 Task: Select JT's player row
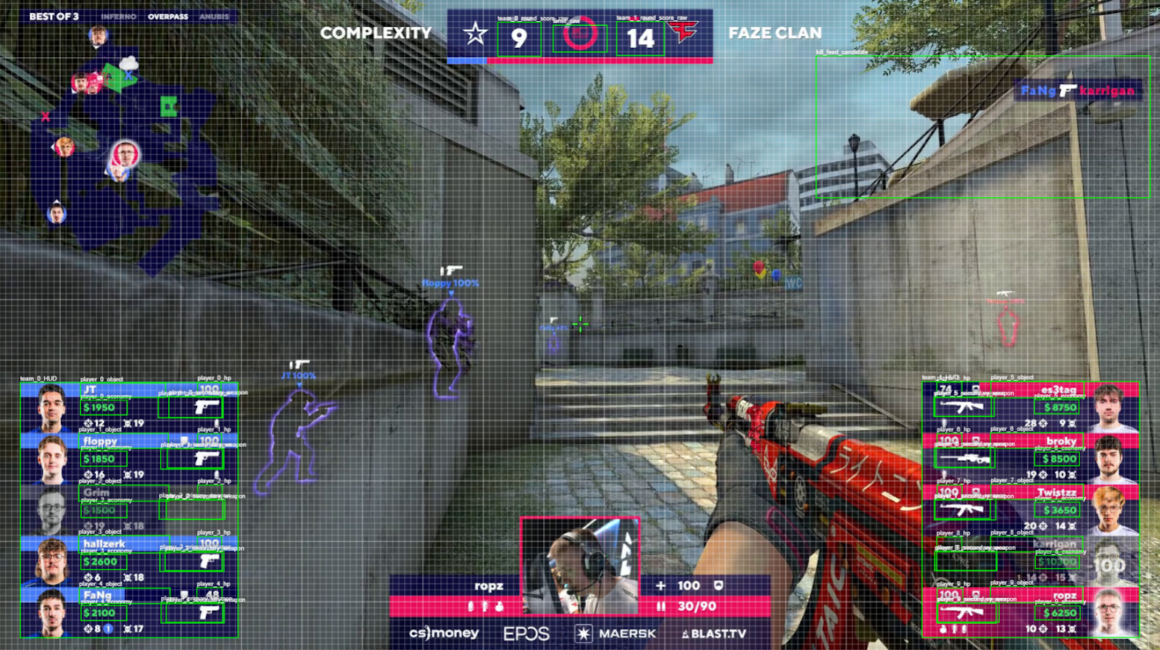point(130,408)
